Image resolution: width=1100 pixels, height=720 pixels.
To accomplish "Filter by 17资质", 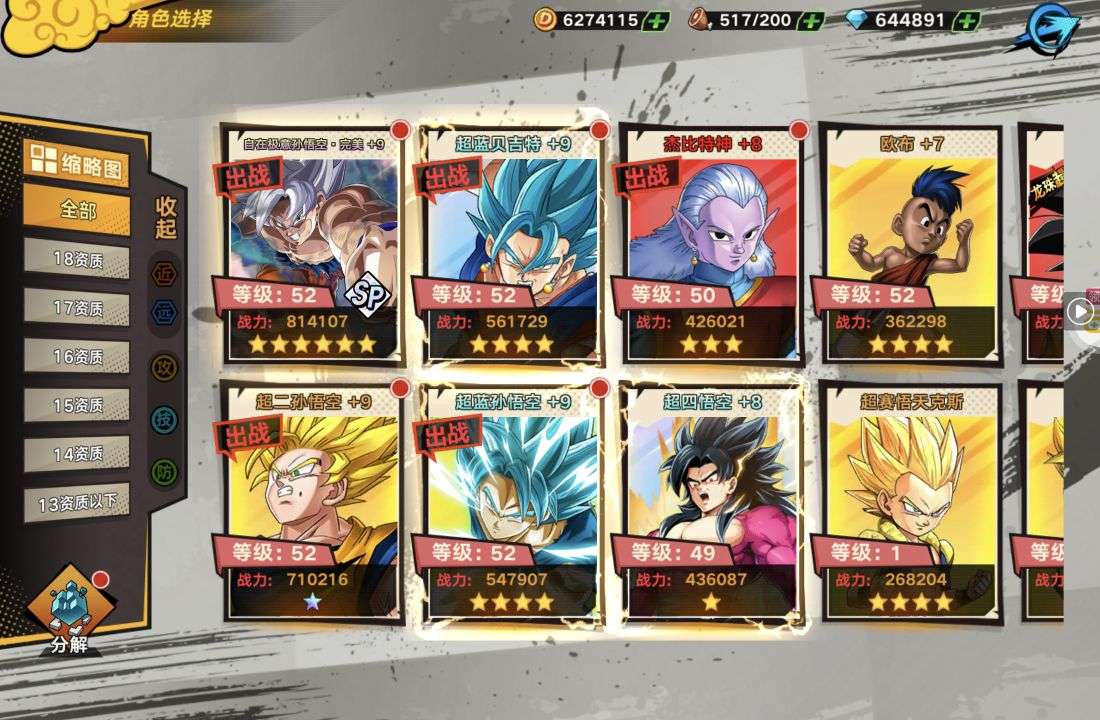I will click(77, 308).
